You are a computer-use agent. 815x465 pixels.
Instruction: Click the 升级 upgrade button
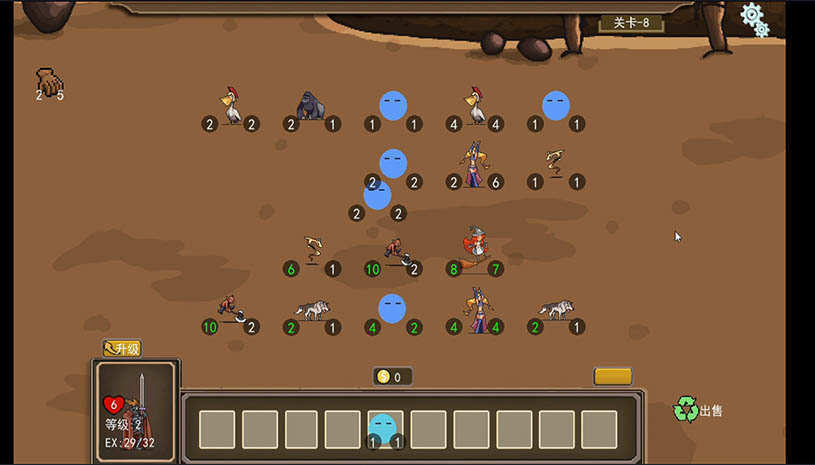coord(122,349)
